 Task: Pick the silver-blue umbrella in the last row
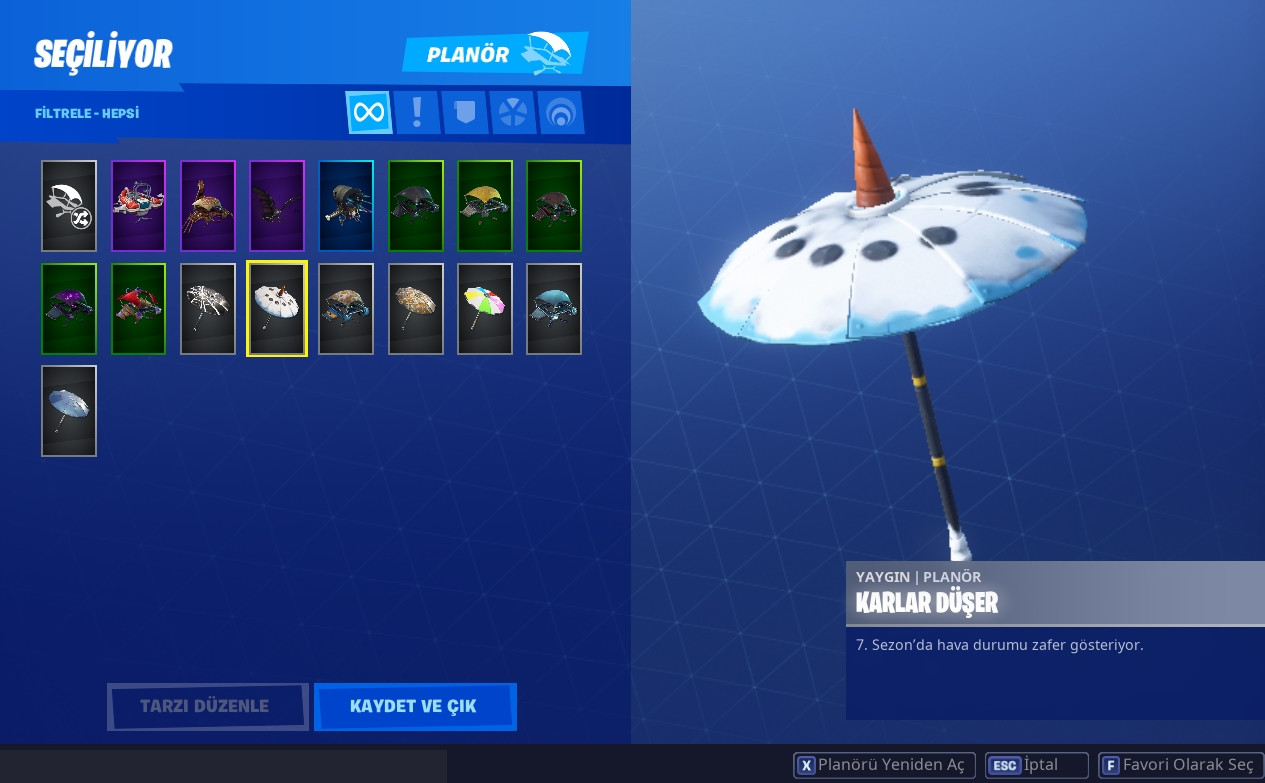(x=69, y=411)
